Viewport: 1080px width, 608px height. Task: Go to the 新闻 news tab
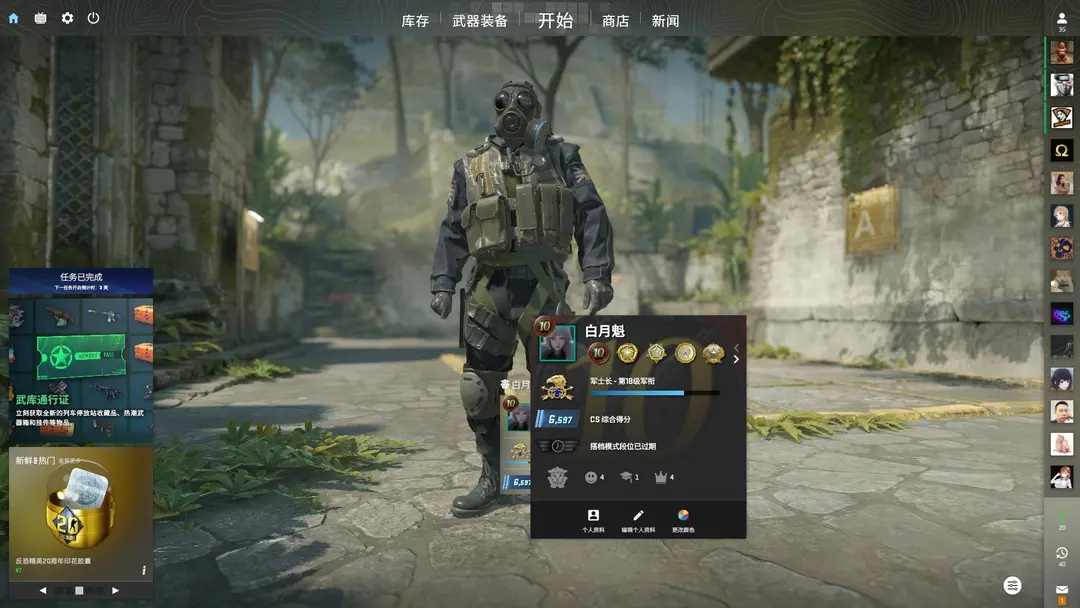click(665, 21)
